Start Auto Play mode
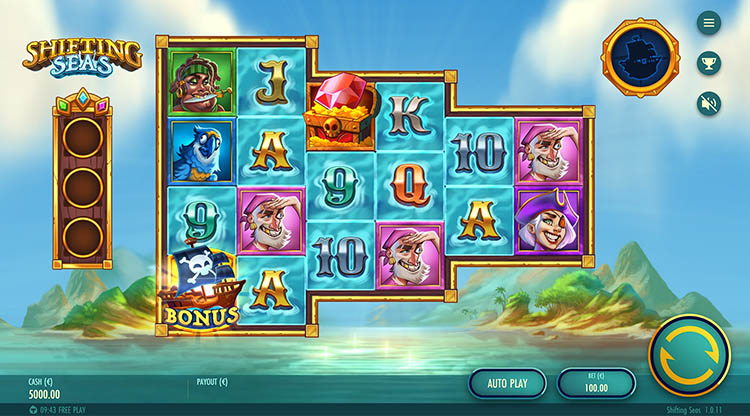This screenshot has height=416, width=750. tap(507, 383)
